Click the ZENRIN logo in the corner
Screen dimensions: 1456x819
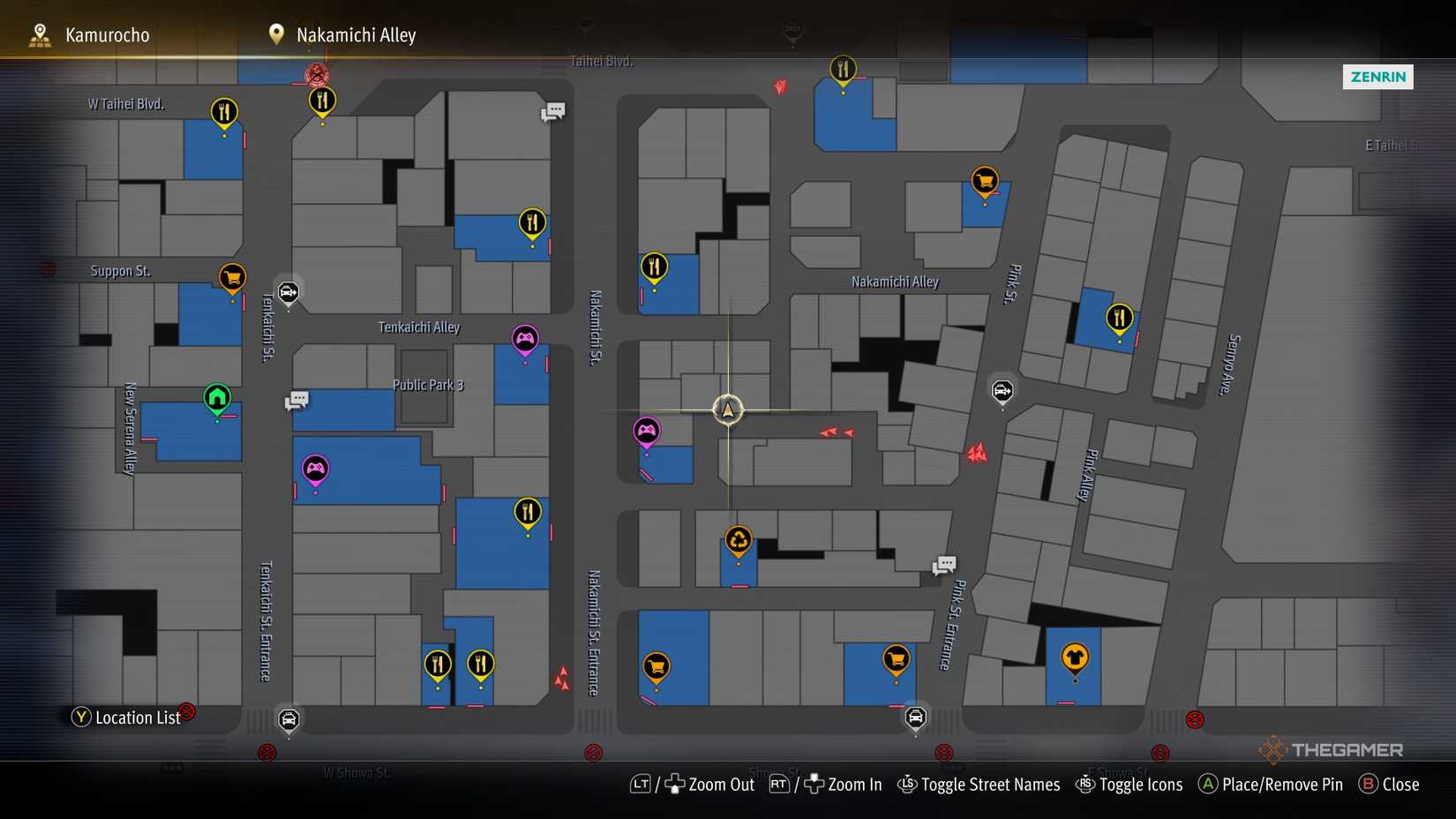tap(1377, 77)
